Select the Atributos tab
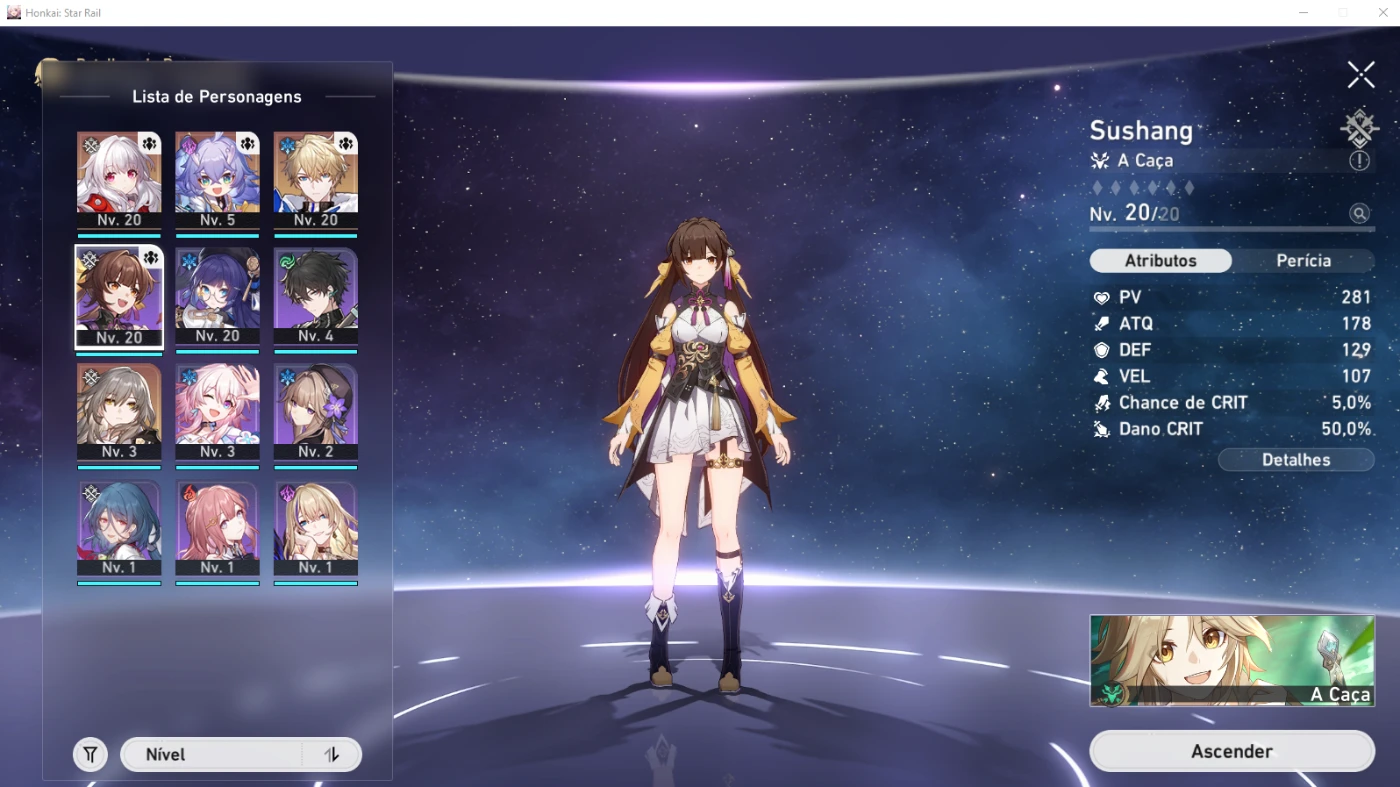Image resolution: width=1400 pixels, height=787 pixels. 1160,260
